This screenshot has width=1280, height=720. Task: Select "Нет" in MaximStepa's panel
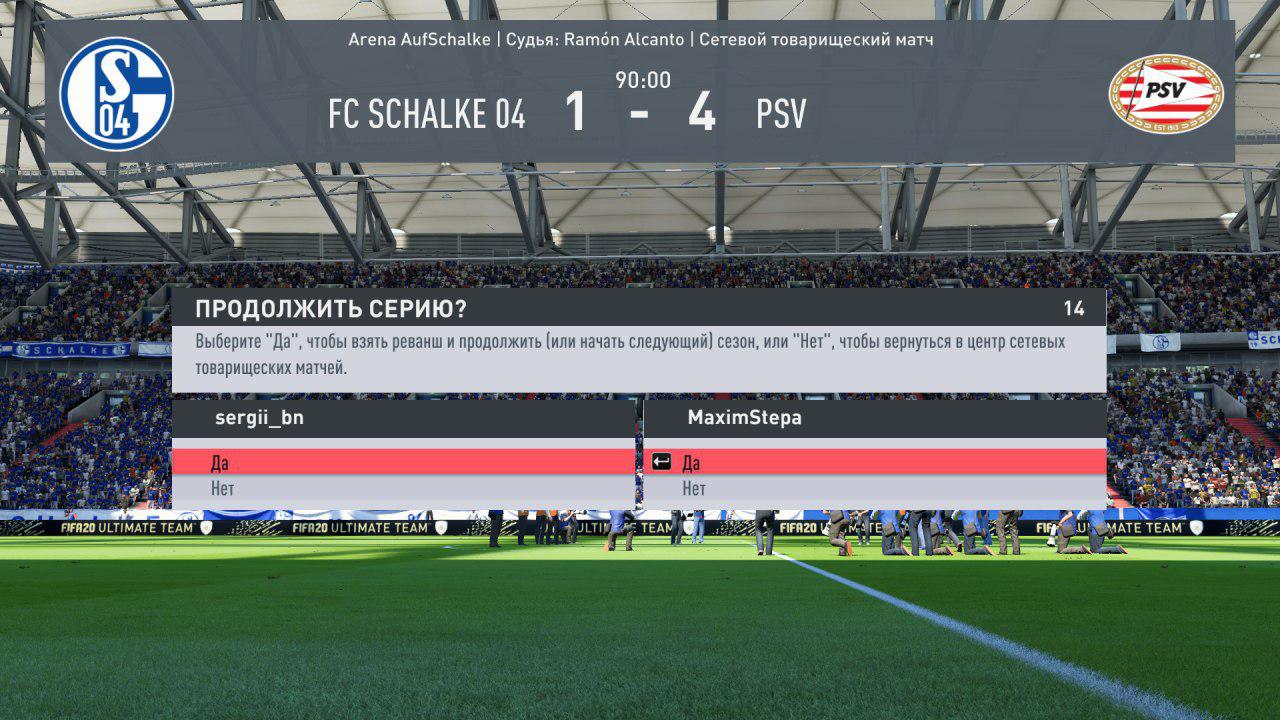coord(875,489)
